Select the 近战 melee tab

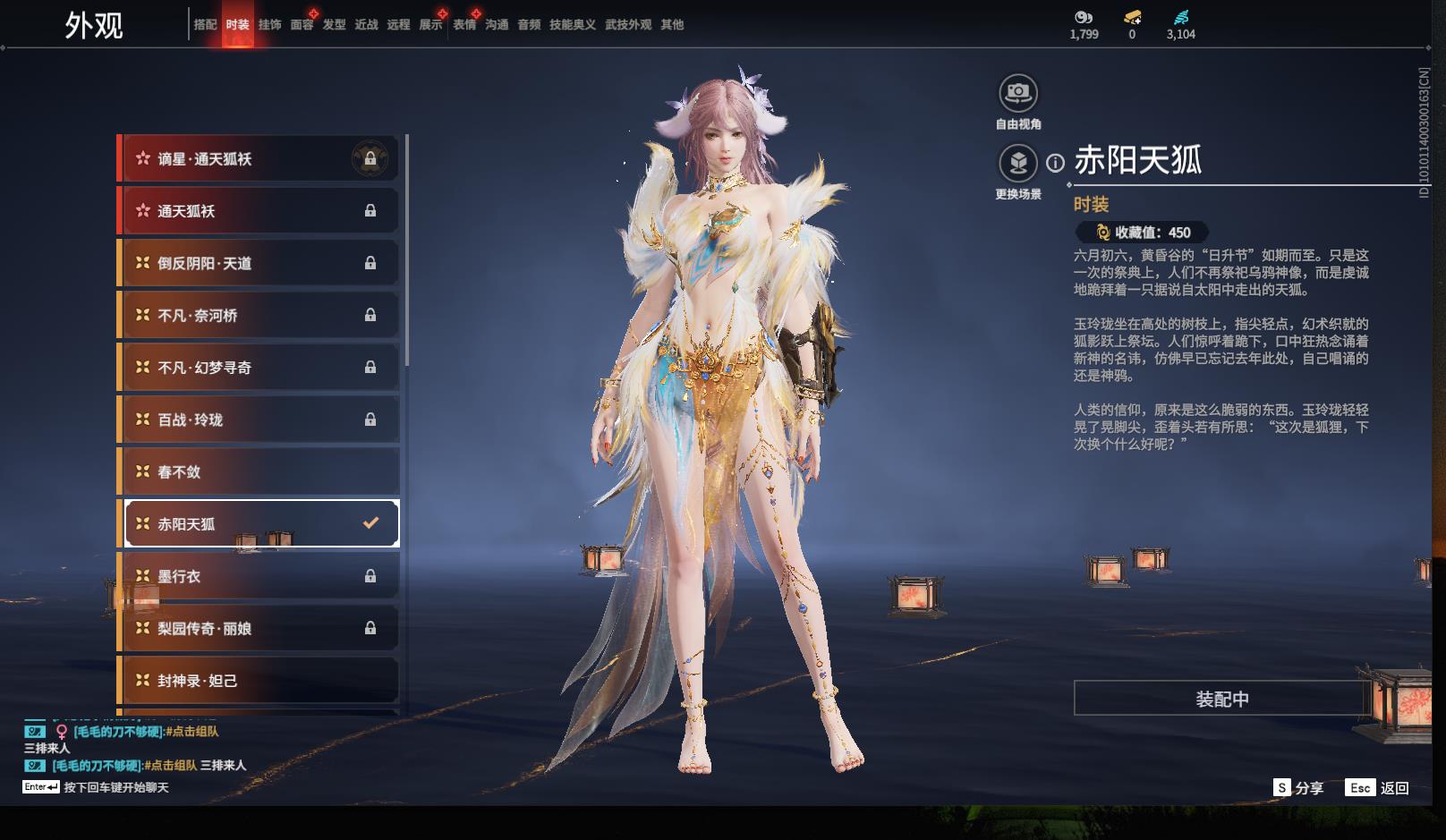tap(366, 25)
